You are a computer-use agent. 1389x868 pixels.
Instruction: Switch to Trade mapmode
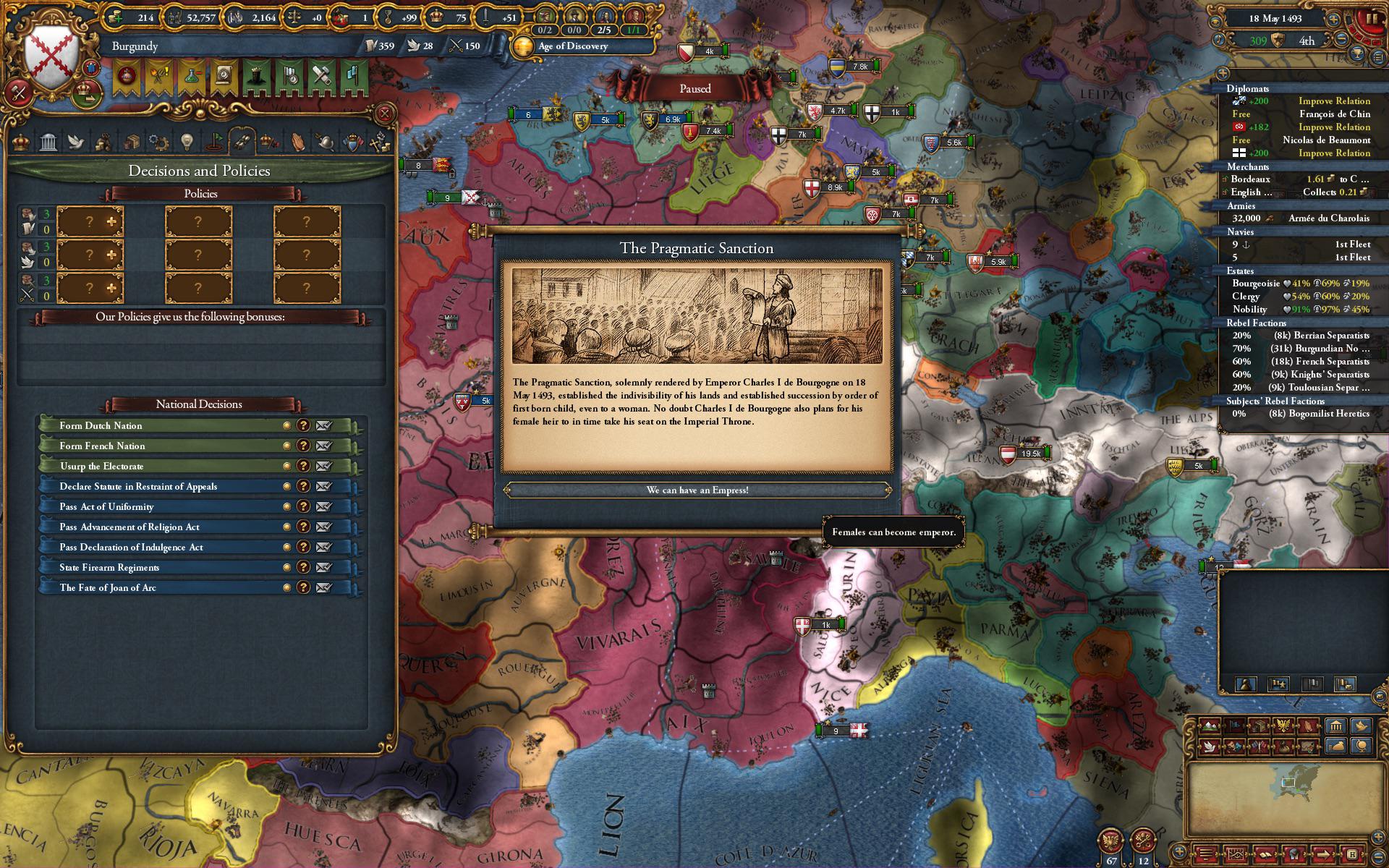(1259, 726)
